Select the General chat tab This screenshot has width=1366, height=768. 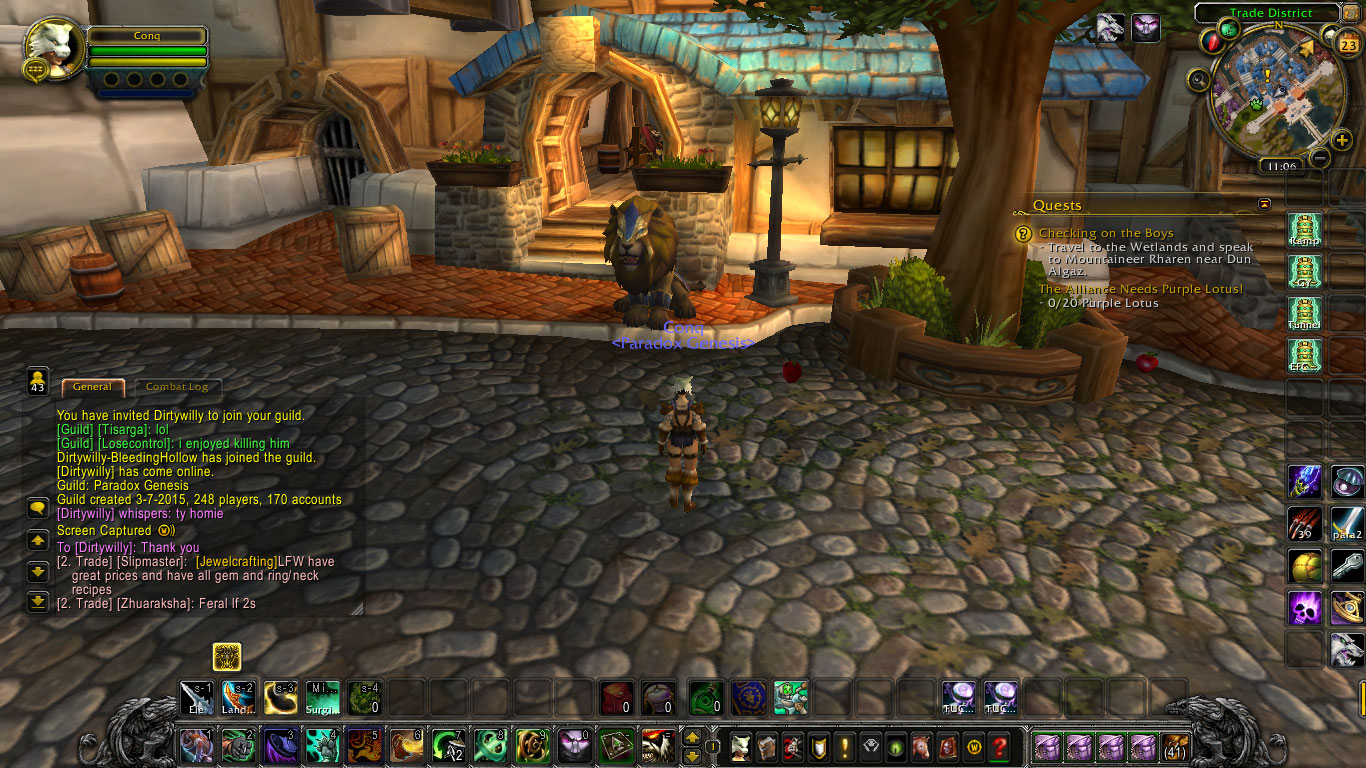pyautogui.click(x=92, y=387)
